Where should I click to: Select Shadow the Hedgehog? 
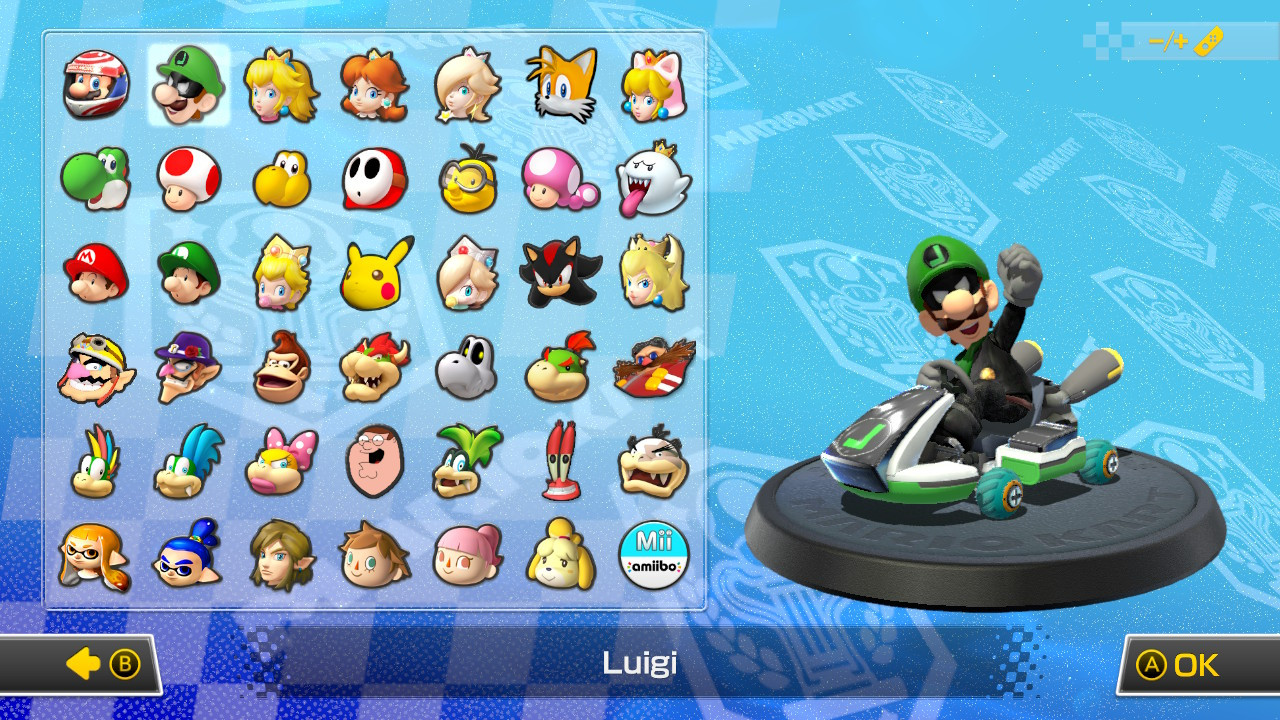click(x=561, y=273)
